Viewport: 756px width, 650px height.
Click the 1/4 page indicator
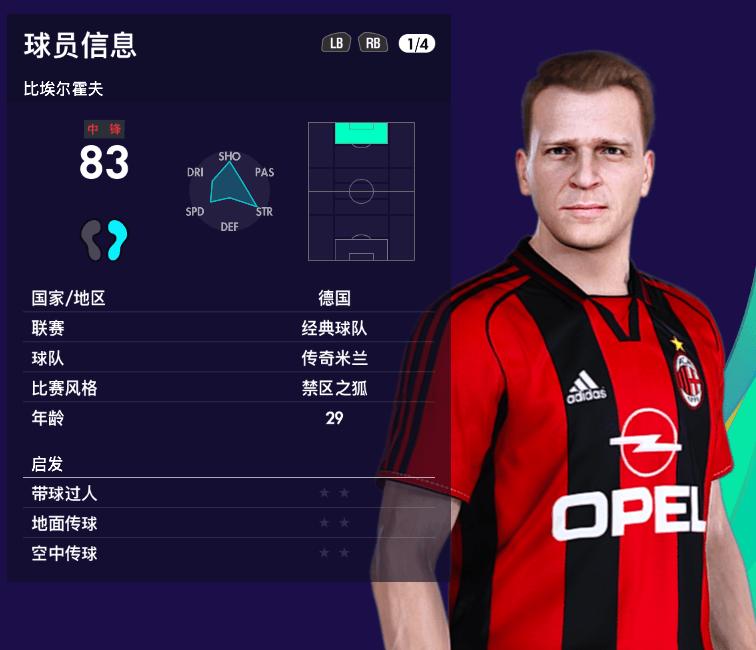(416, 43)
